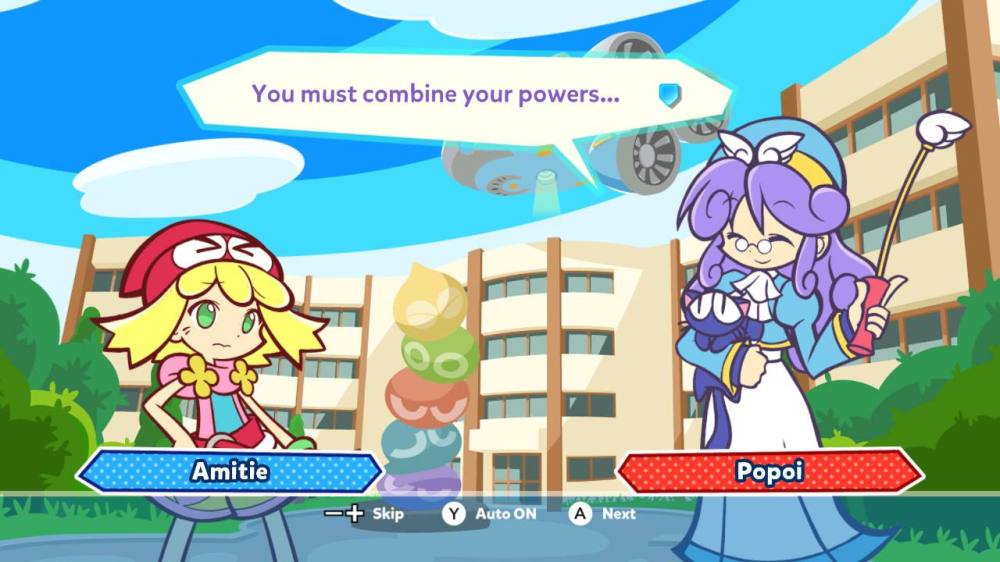Choose Next to continue the conversation
Image resolution: width=1000 pixels, height=562 pixels.
tap(603, 514)
